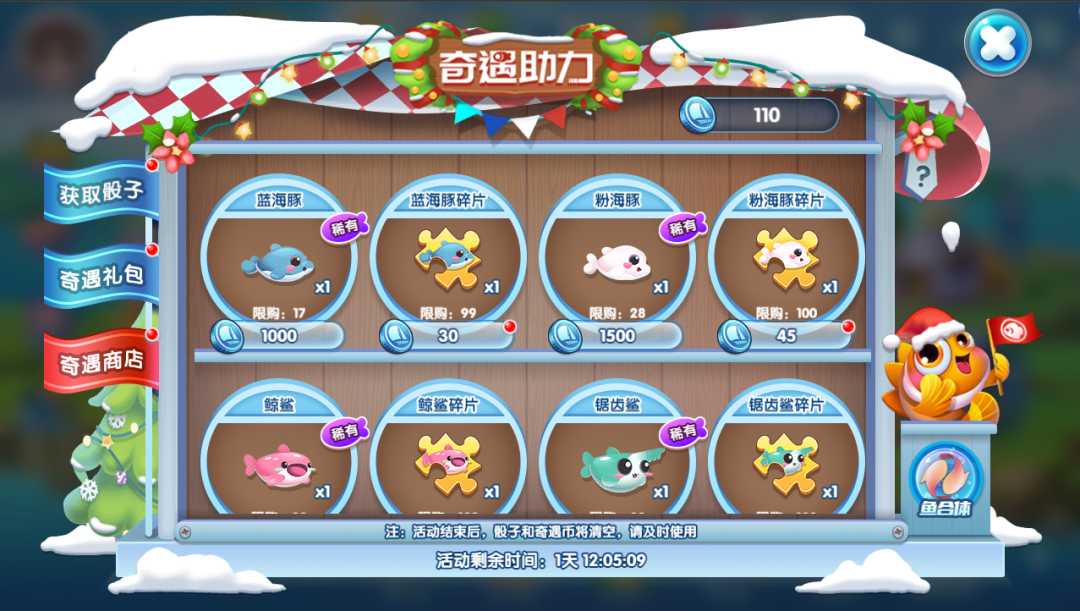Close the 奇遇助力 shop window
This screenshot has width=1080, height=611.
tap(996, 42)
